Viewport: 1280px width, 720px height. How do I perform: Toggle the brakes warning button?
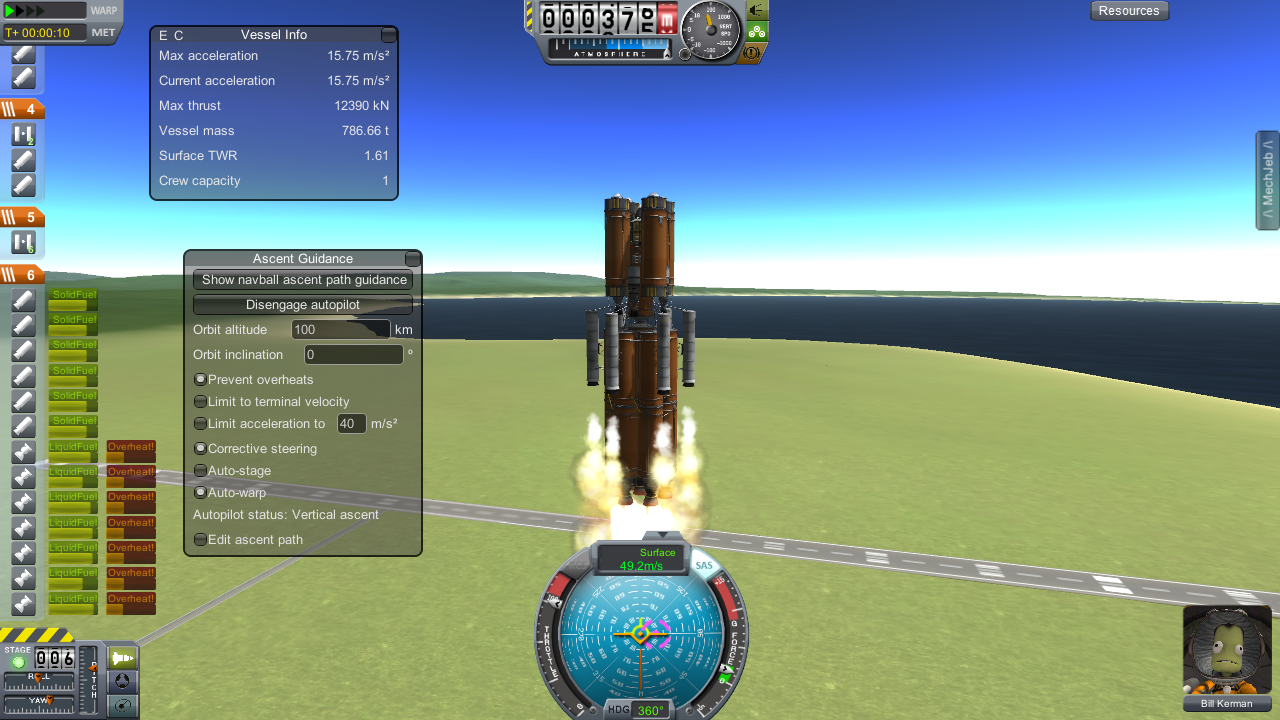tap(756, 52)
